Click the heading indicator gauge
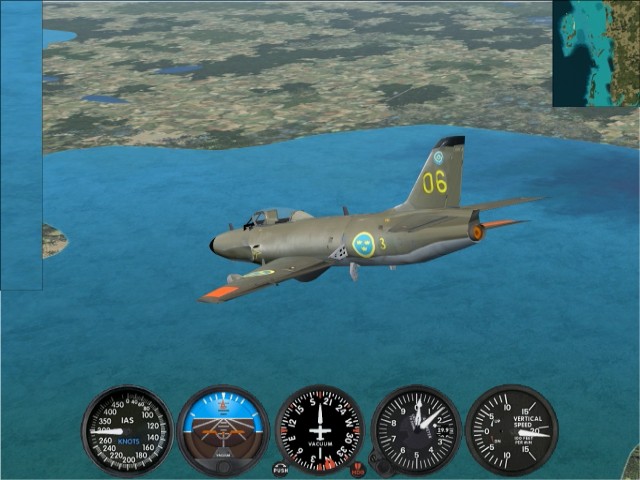The image size is (640, 480). (x=319, y=430)
